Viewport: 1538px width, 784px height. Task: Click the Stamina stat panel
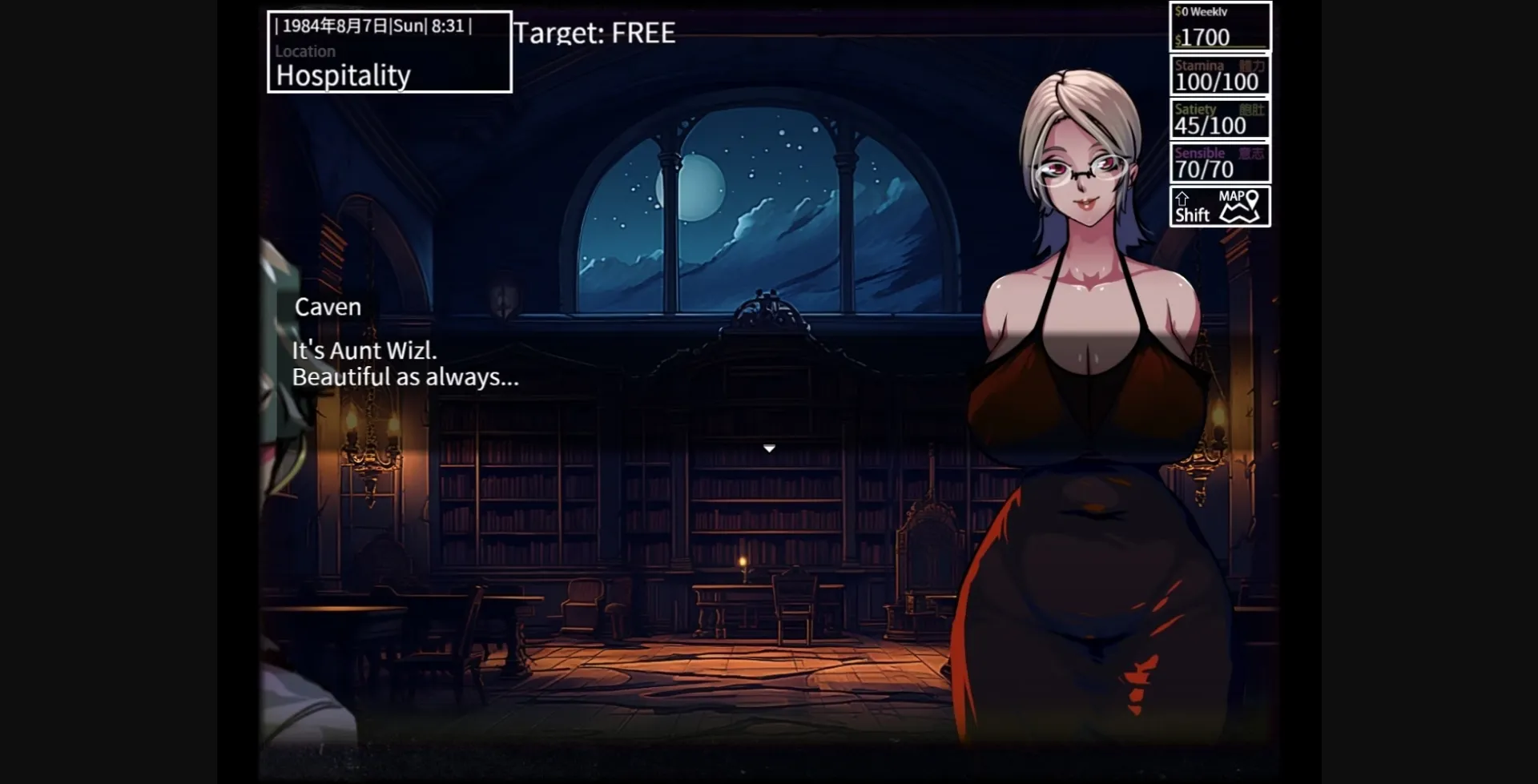[x=1219, y=74]
